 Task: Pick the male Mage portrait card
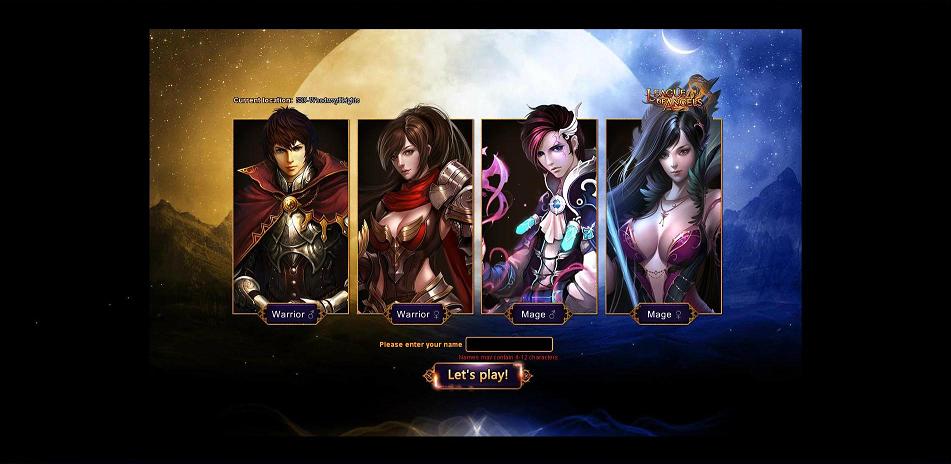539,215
